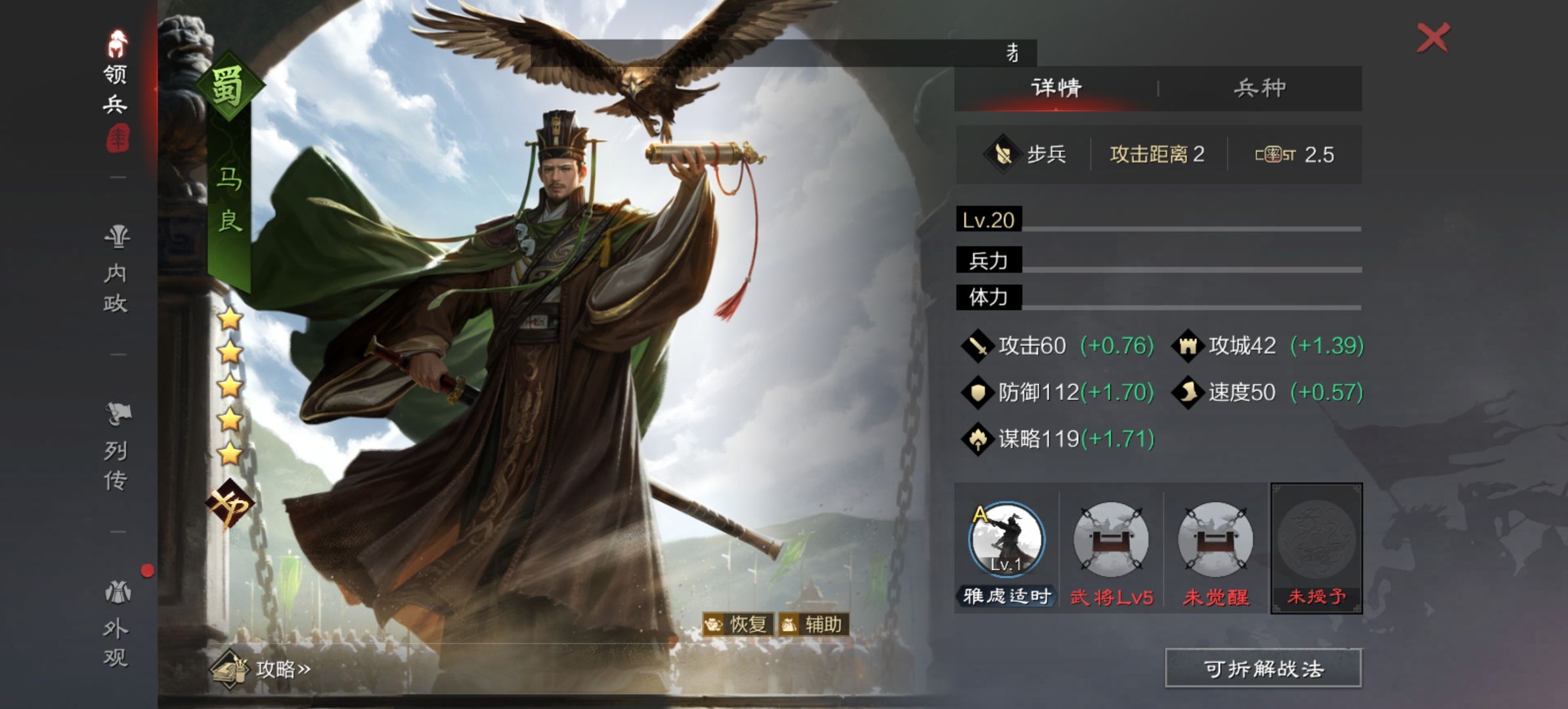1568x709 pixels.
Task: Close the general details screen
Action: pos(1433,37)
